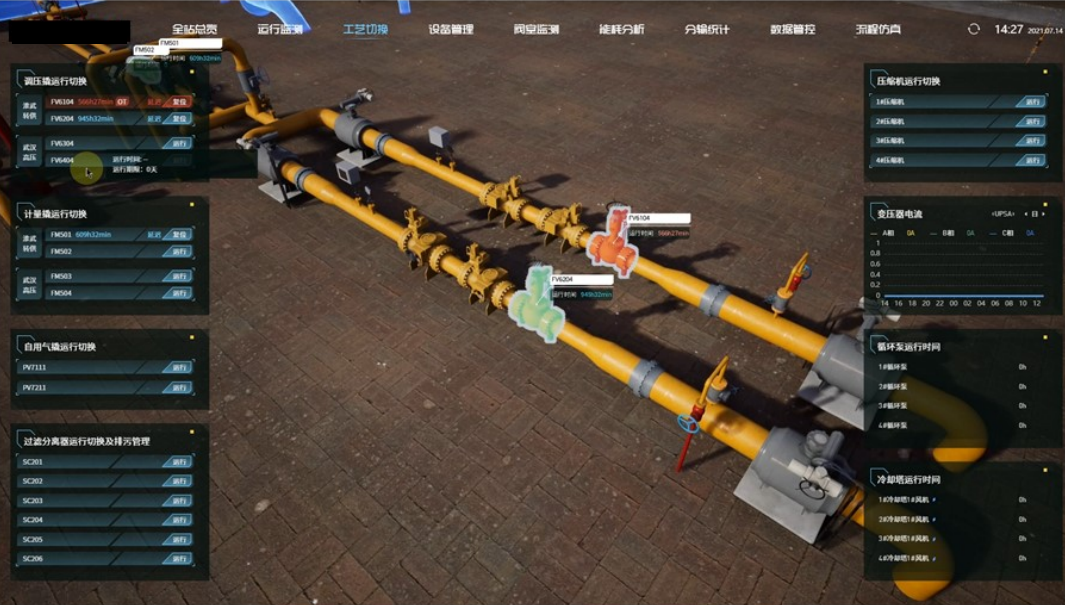Reset FV6104 with its 复位 button
Screen dimensions: 1065x605
tap(180, 102)
